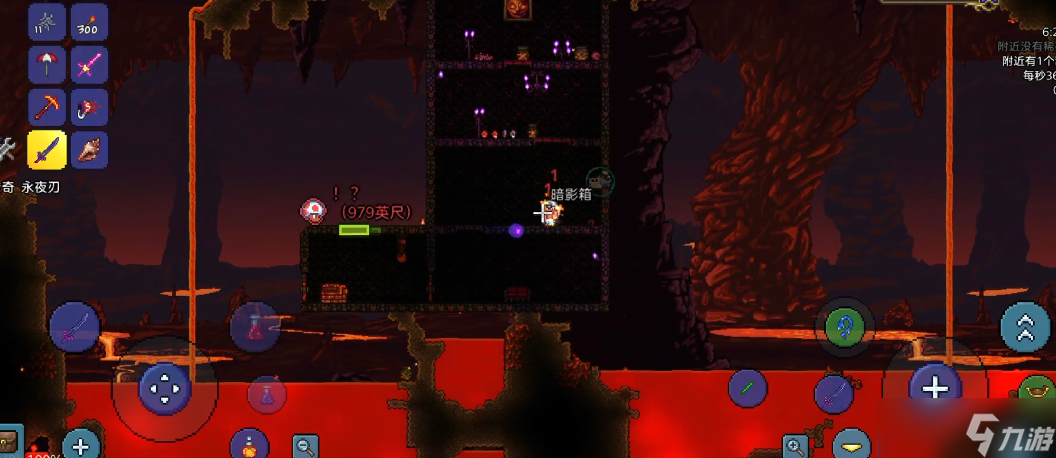Image resolution: width=1056 pixels, height=458 pixels.
Task: Select the magic conch shell slot
Action: tap(89, 150)
